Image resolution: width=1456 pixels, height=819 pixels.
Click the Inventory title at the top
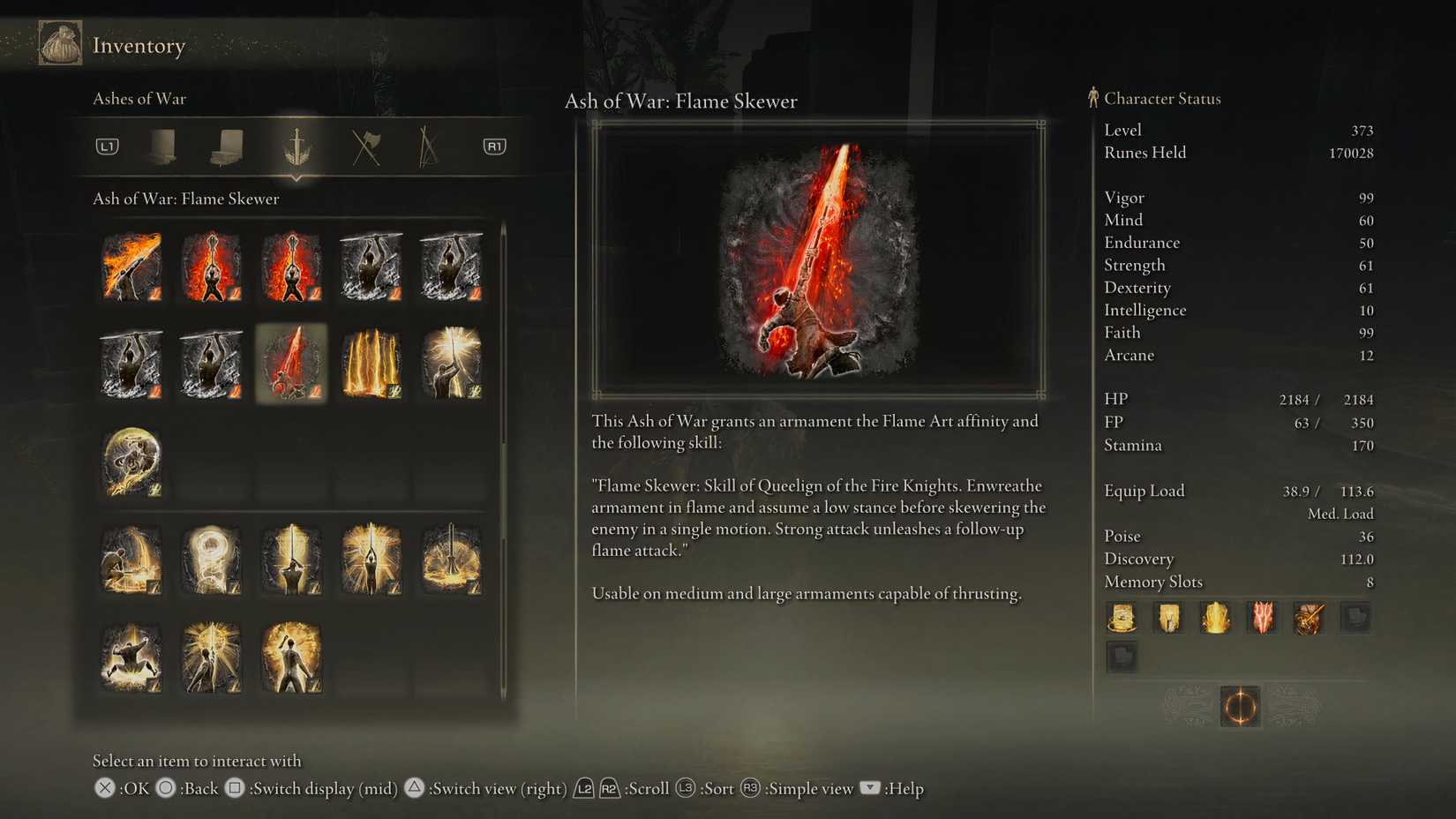[140, 45]
